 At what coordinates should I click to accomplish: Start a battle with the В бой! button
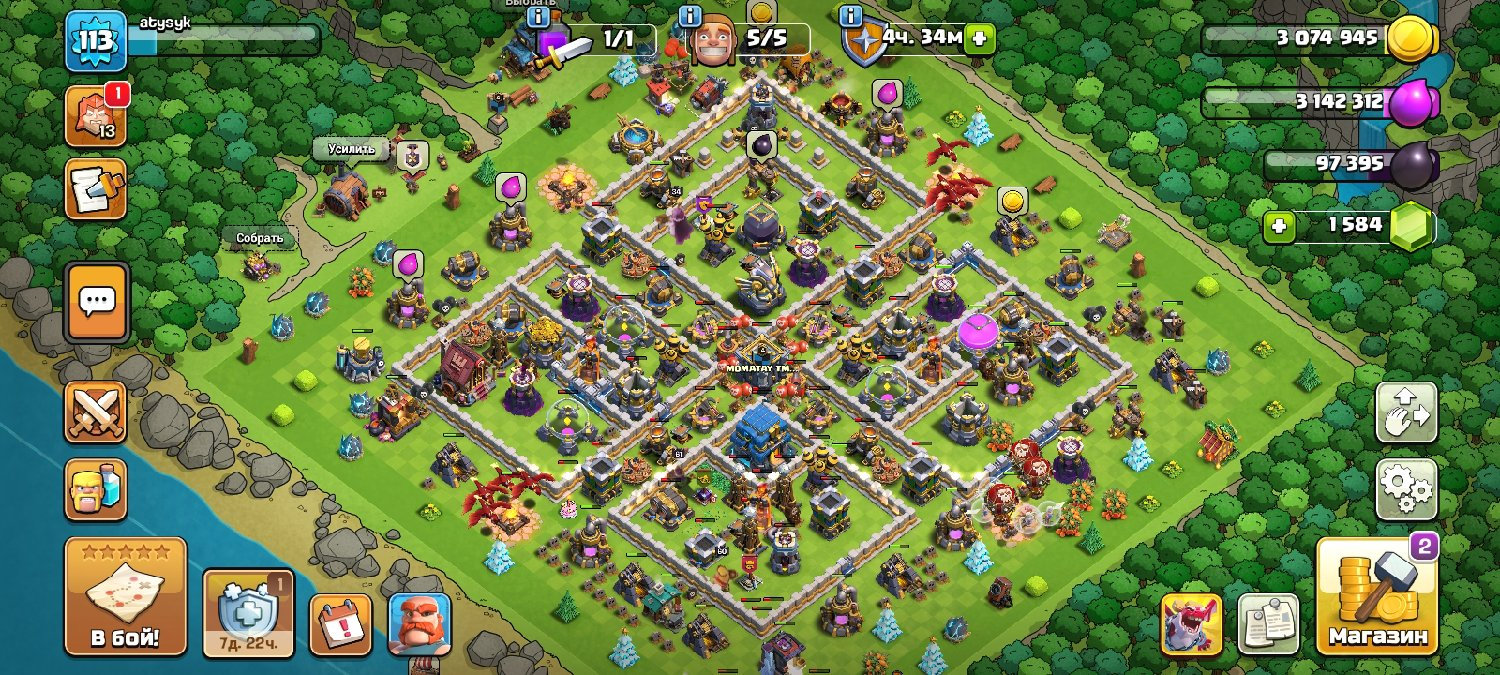point(125,596)
